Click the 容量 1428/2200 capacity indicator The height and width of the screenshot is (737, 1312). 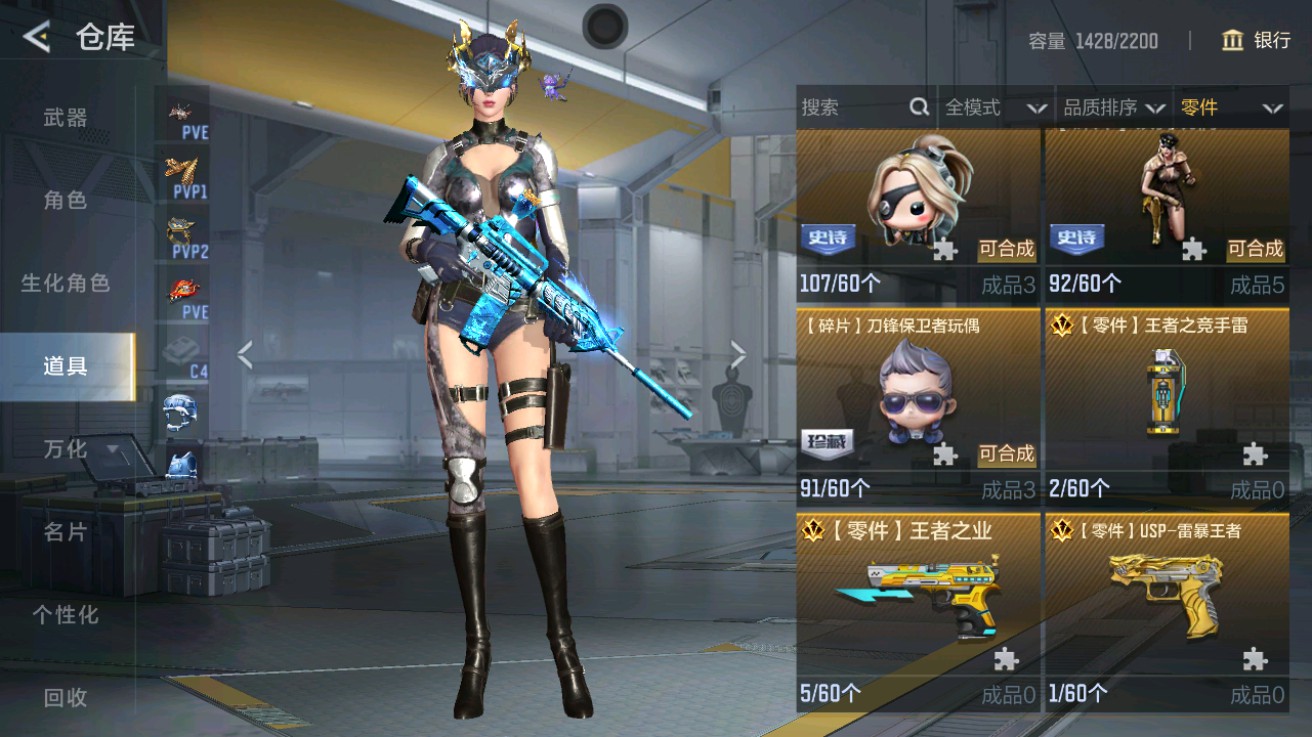pos(1092,41)
